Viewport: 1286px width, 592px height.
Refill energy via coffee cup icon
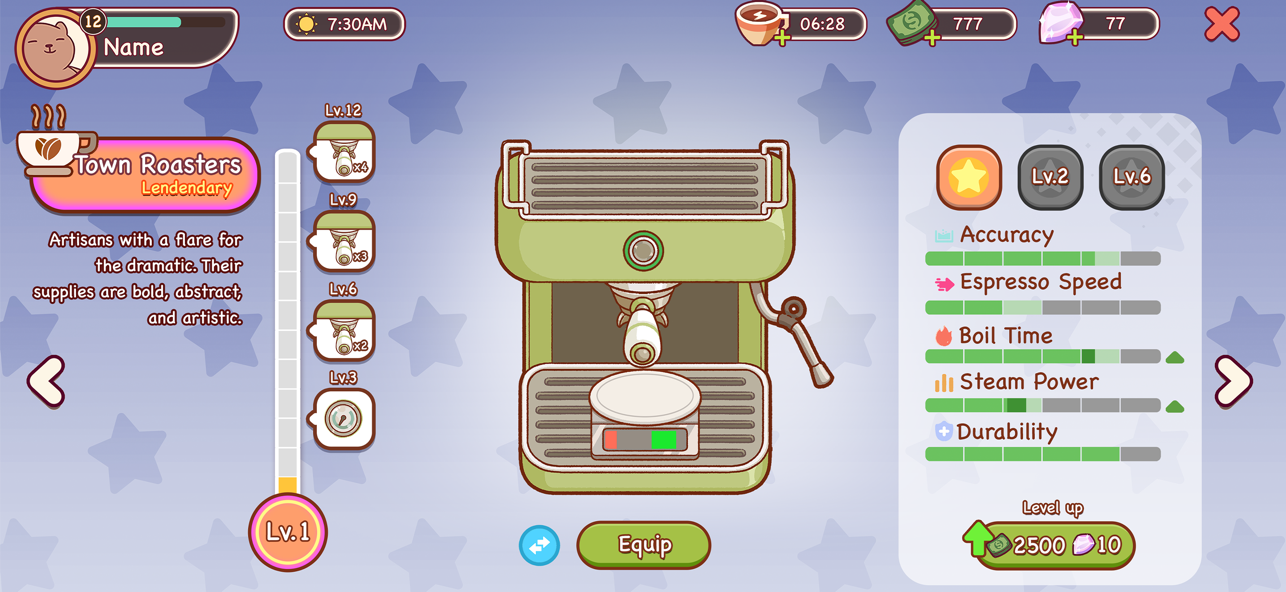761,24
